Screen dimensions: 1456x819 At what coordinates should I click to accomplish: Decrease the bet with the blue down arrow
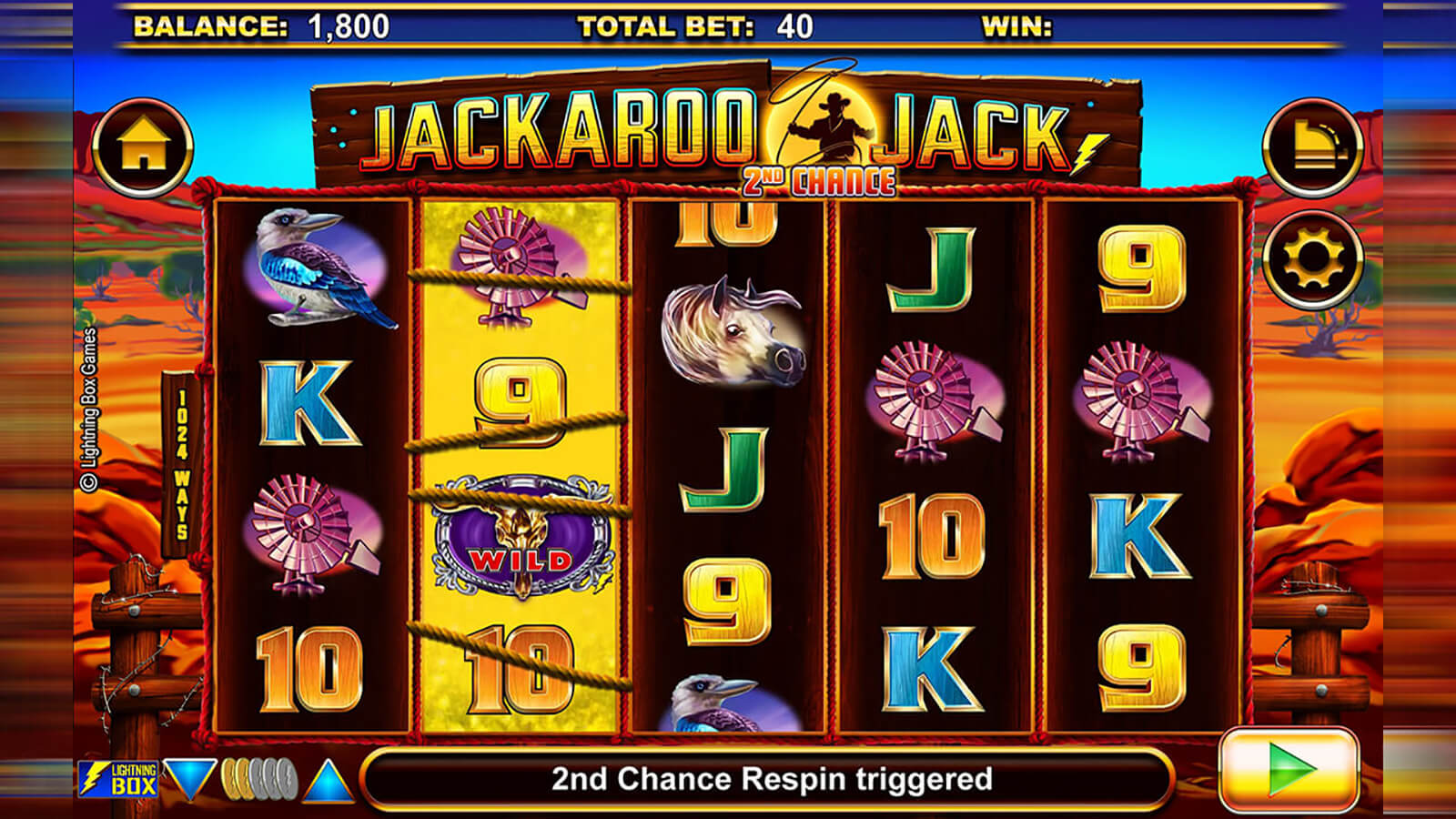(189, 779)
